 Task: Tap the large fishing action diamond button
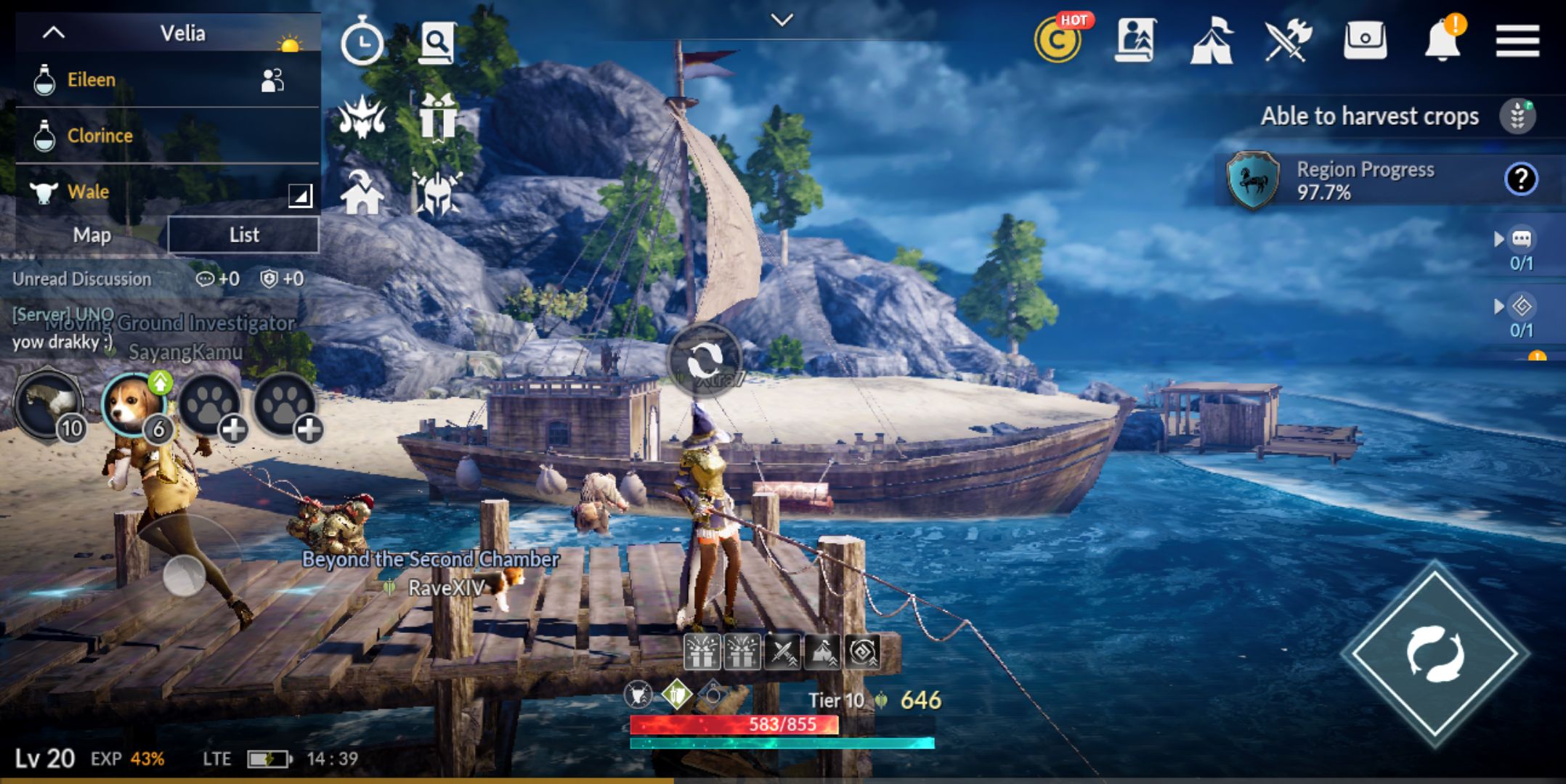click(x=1435, y=653)
